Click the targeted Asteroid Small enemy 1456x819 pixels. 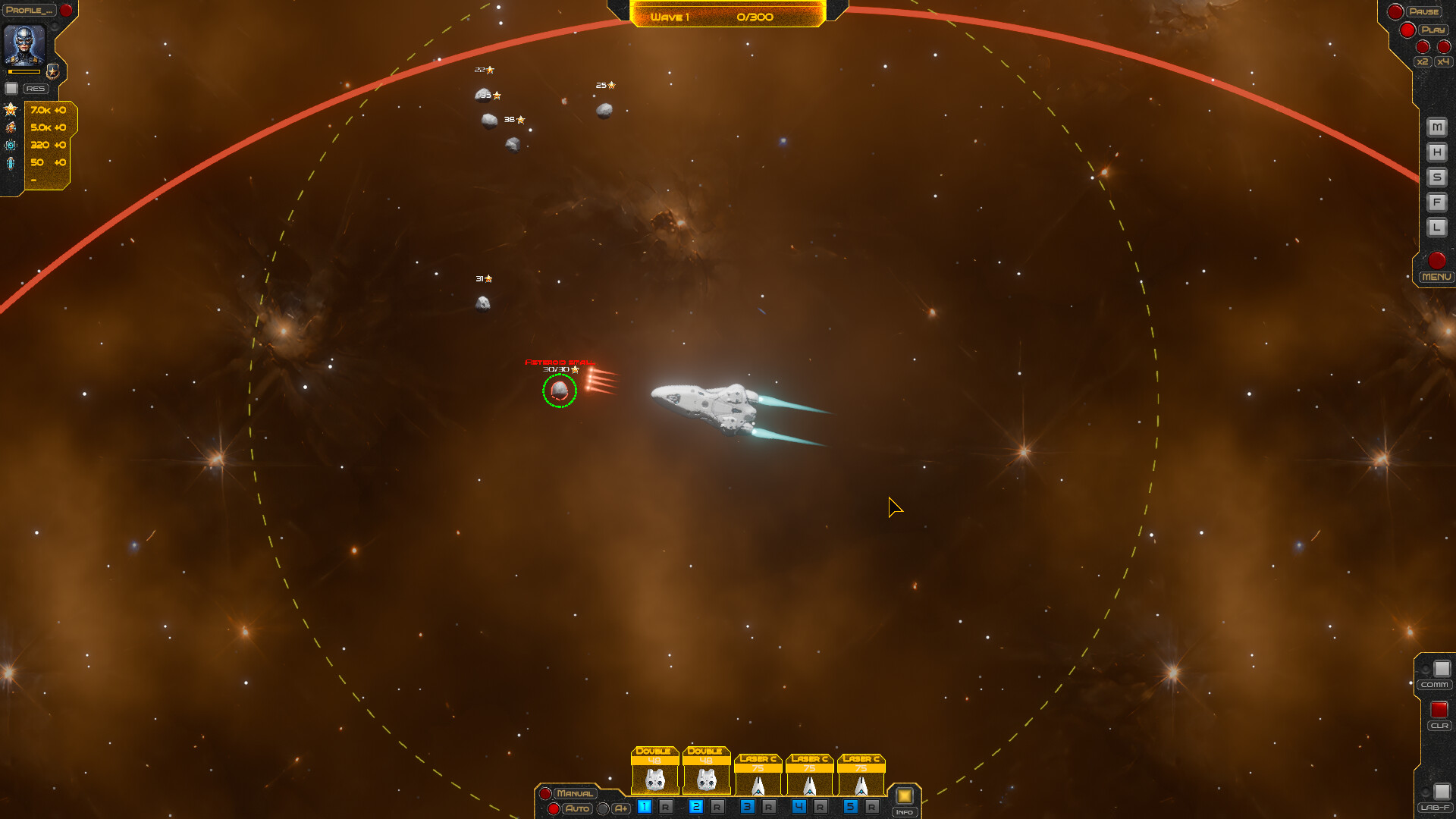coord(561,392)
